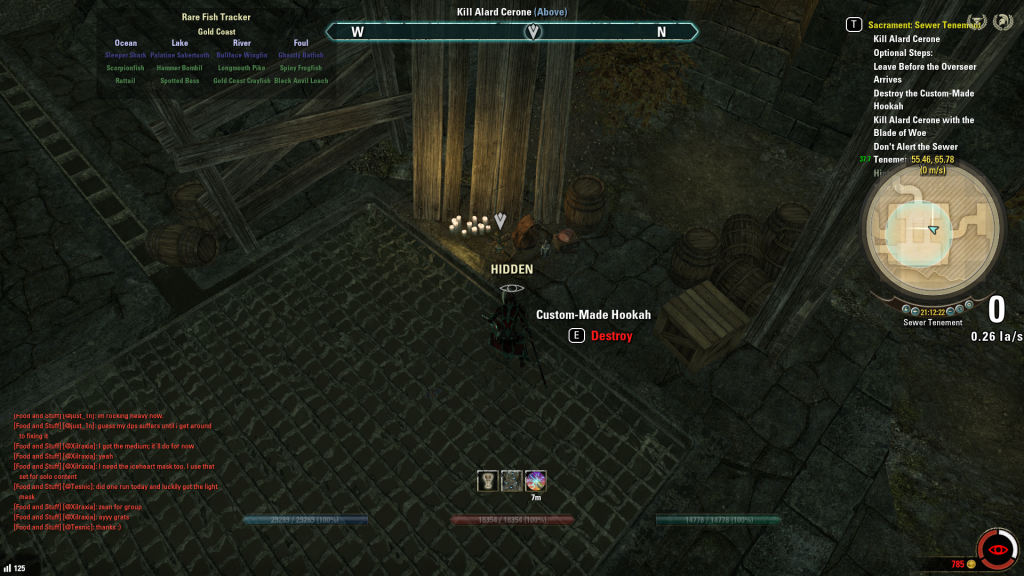1024x576 pixels.
Task: Select the Kill Alard Cerone compass marker
Action: pyautogui.click(x=534, y=32)
